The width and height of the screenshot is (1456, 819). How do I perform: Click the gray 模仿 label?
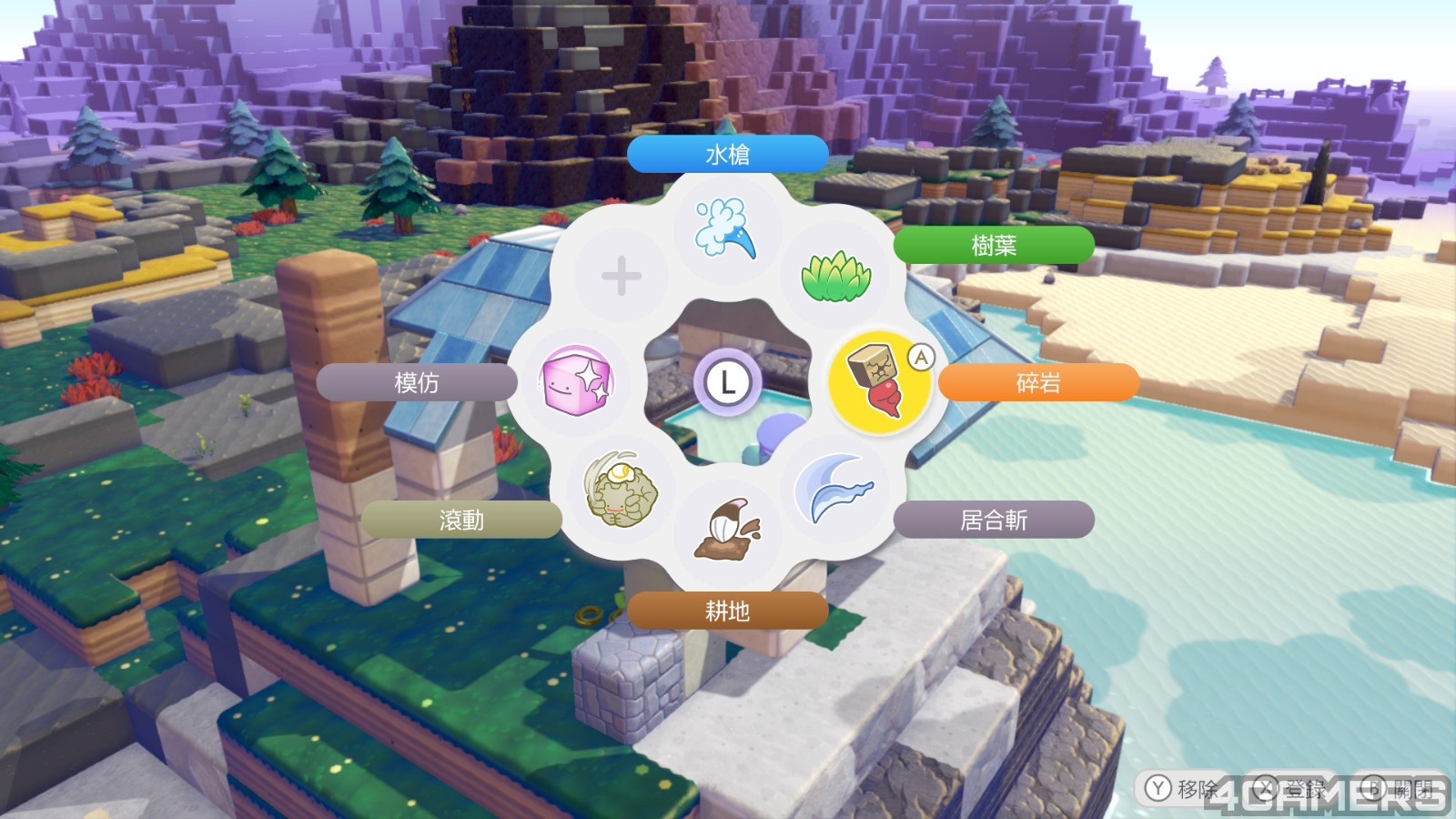(x=417, y=383)
